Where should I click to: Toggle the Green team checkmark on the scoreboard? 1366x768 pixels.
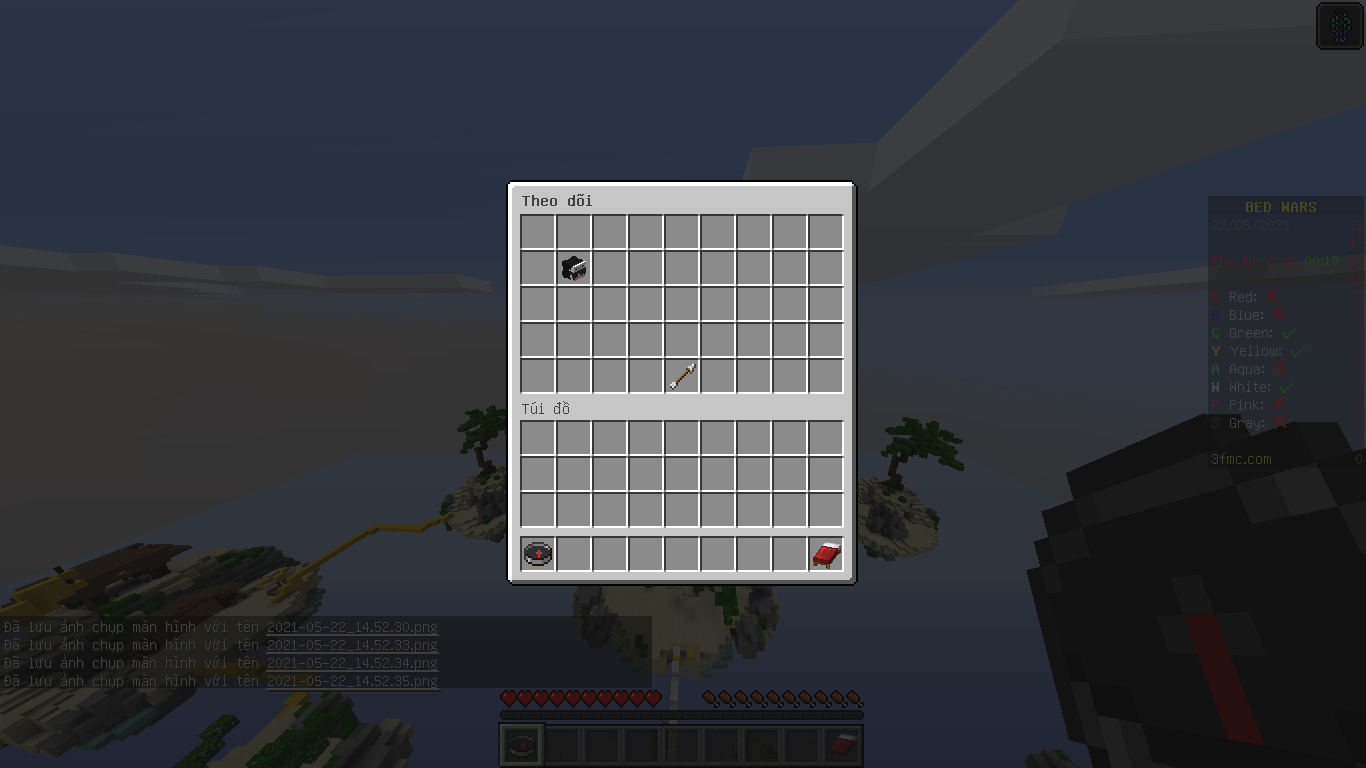pos(1290,333)
